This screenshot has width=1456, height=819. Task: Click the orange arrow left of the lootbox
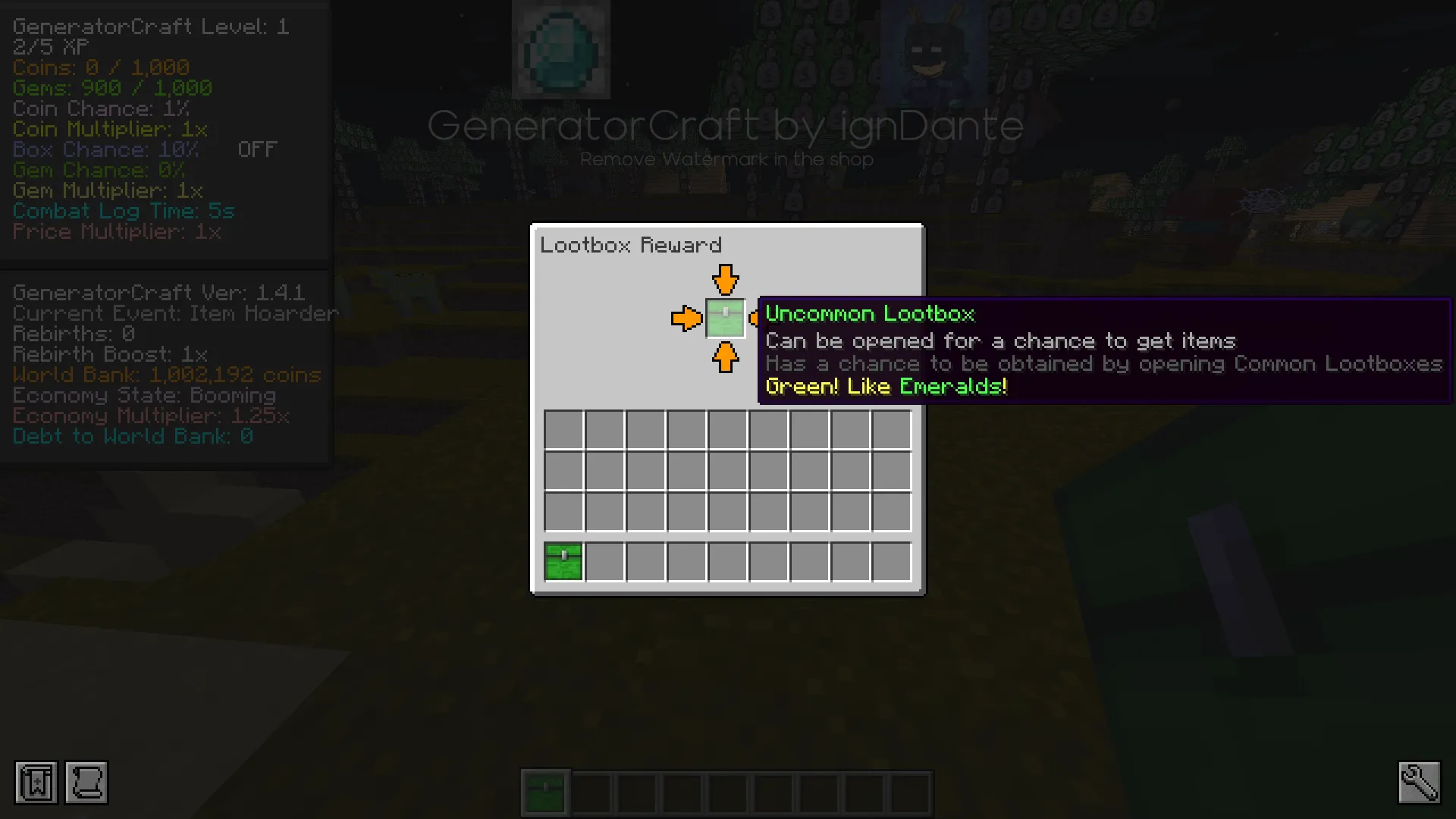(x=686, y=318)
